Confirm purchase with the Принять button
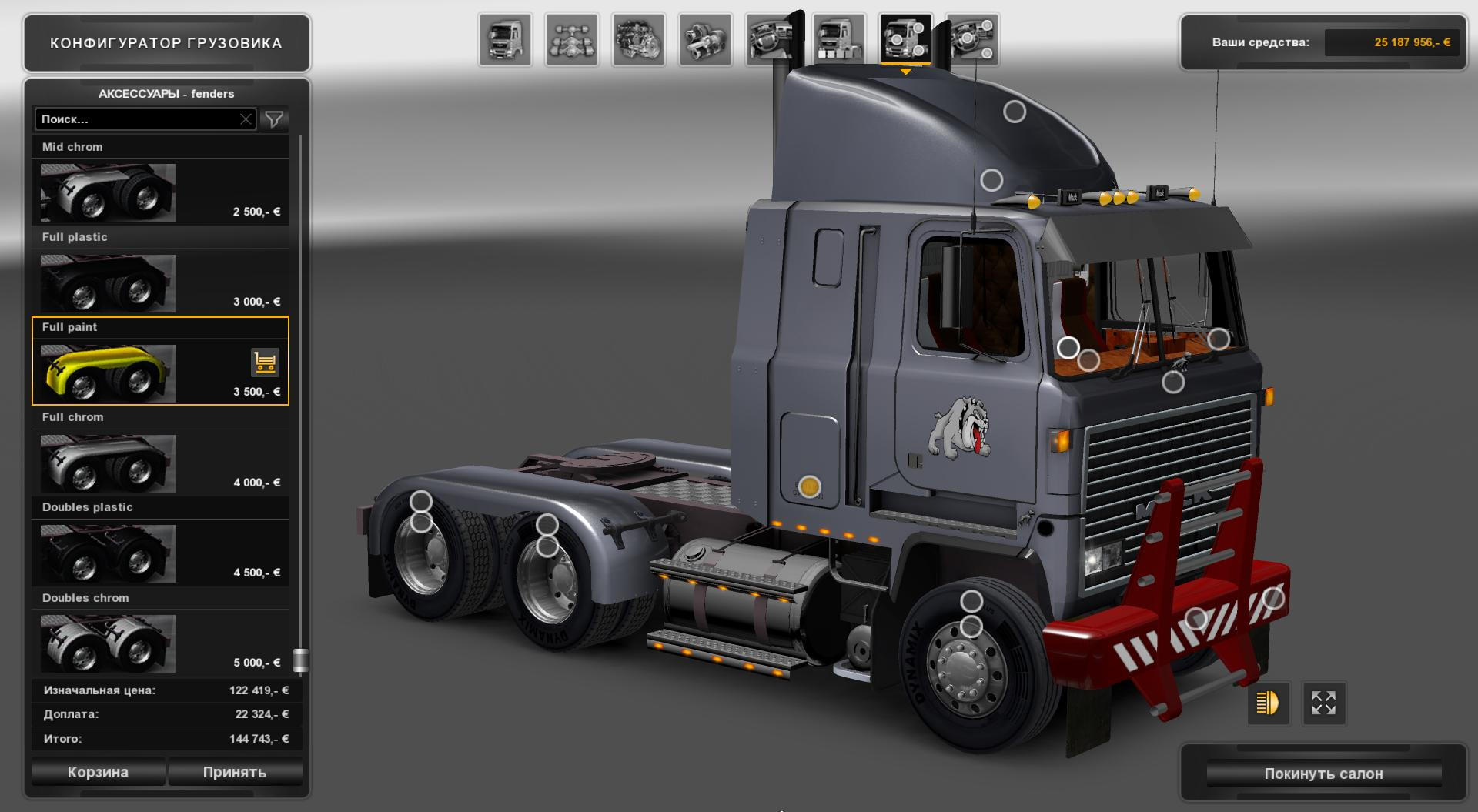Viewport: 1478px width, 812px height. point(235,771)
